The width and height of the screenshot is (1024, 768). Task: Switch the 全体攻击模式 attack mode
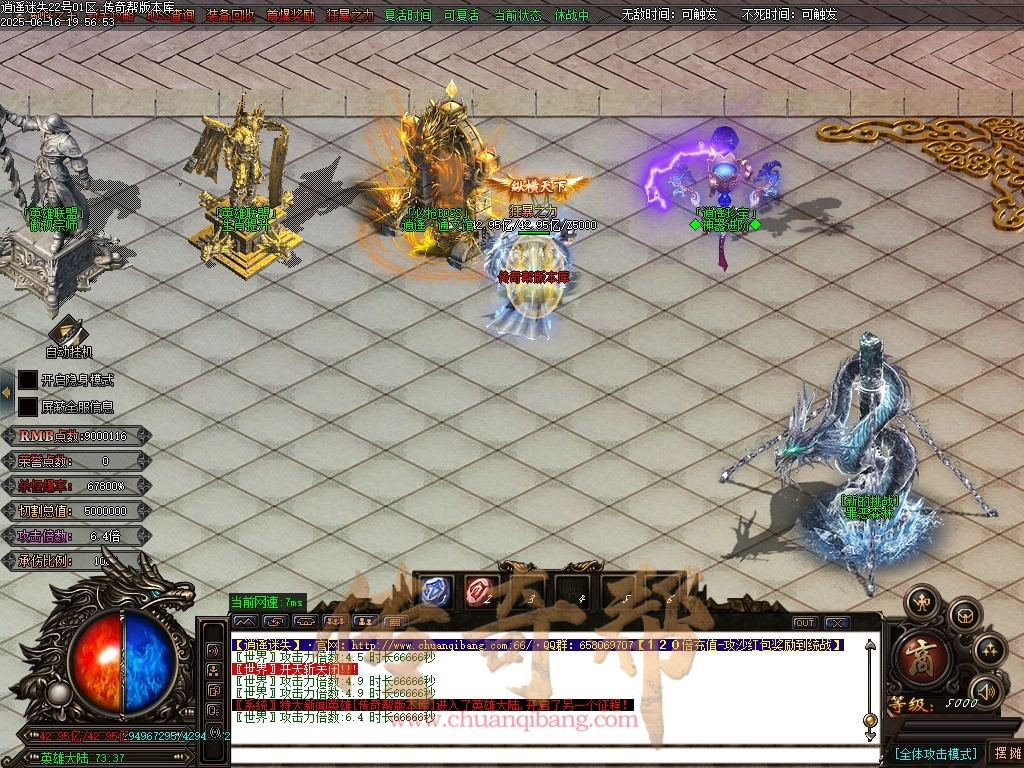pyautogui.click(x=935, y=754)
